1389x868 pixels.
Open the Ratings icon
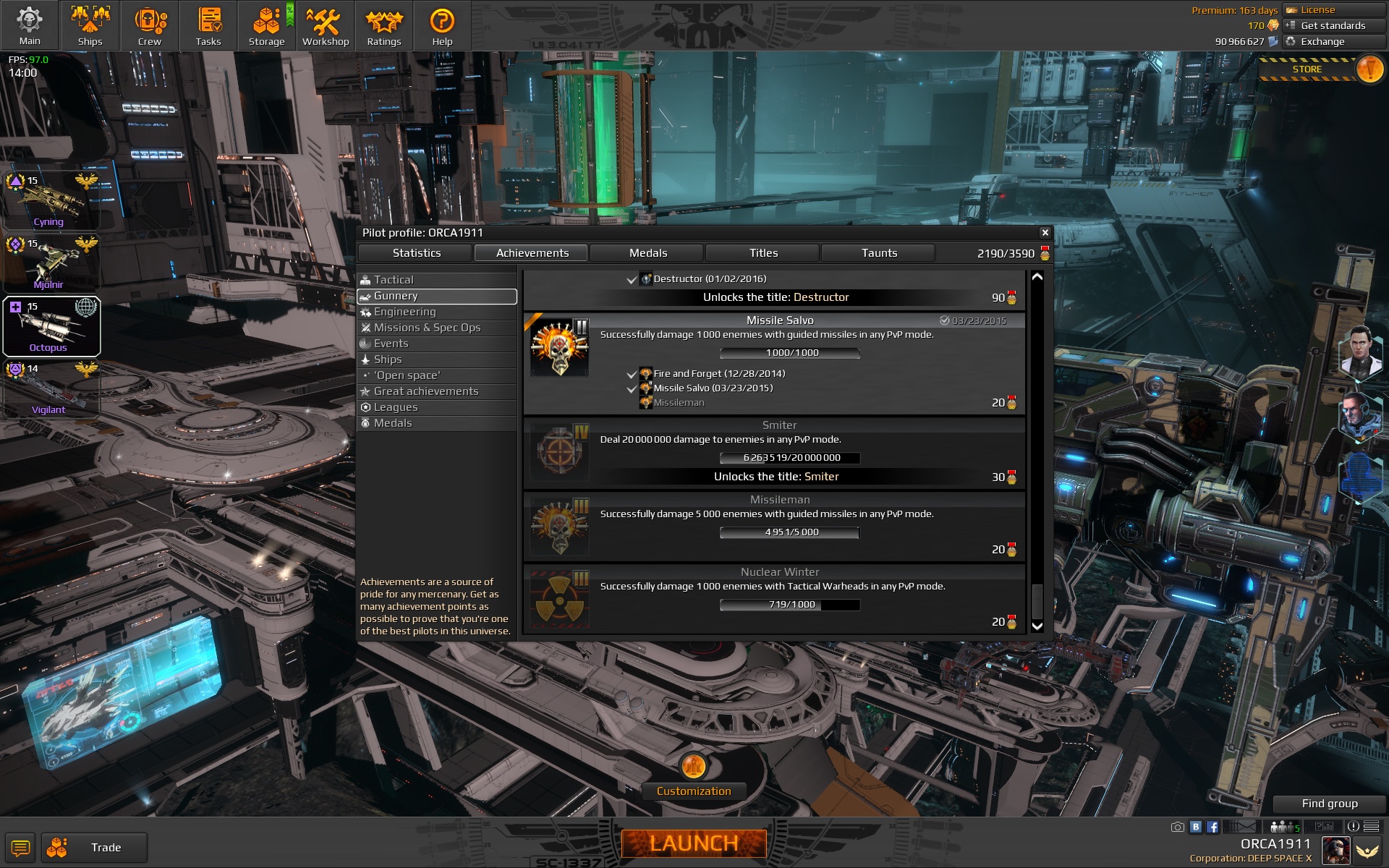[384, 25]
